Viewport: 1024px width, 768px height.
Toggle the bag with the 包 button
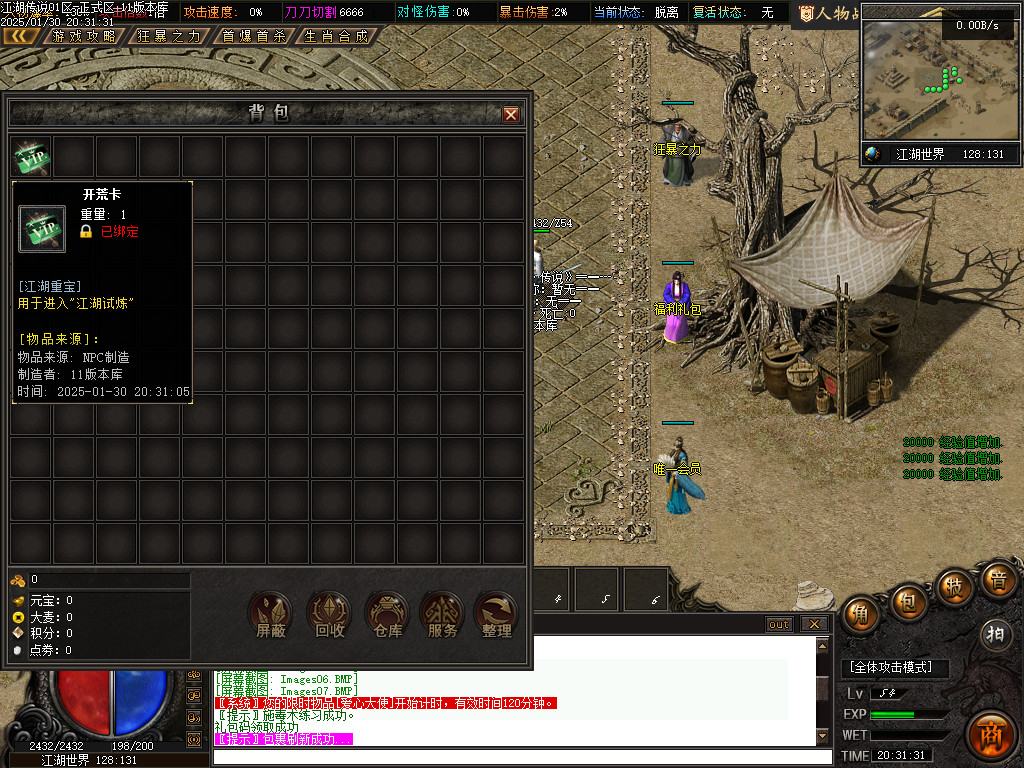[908, 601]
